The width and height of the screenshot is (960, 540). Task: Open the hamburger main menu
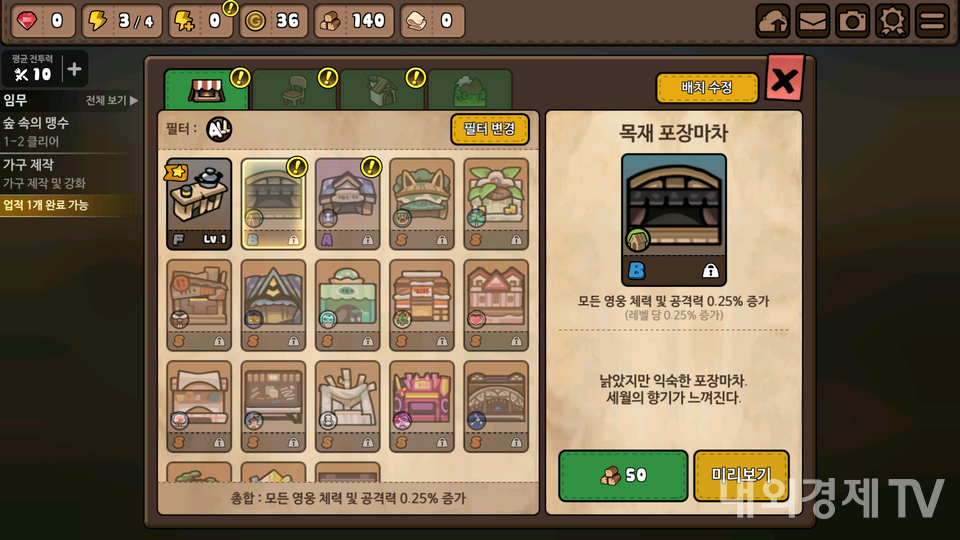932,21
